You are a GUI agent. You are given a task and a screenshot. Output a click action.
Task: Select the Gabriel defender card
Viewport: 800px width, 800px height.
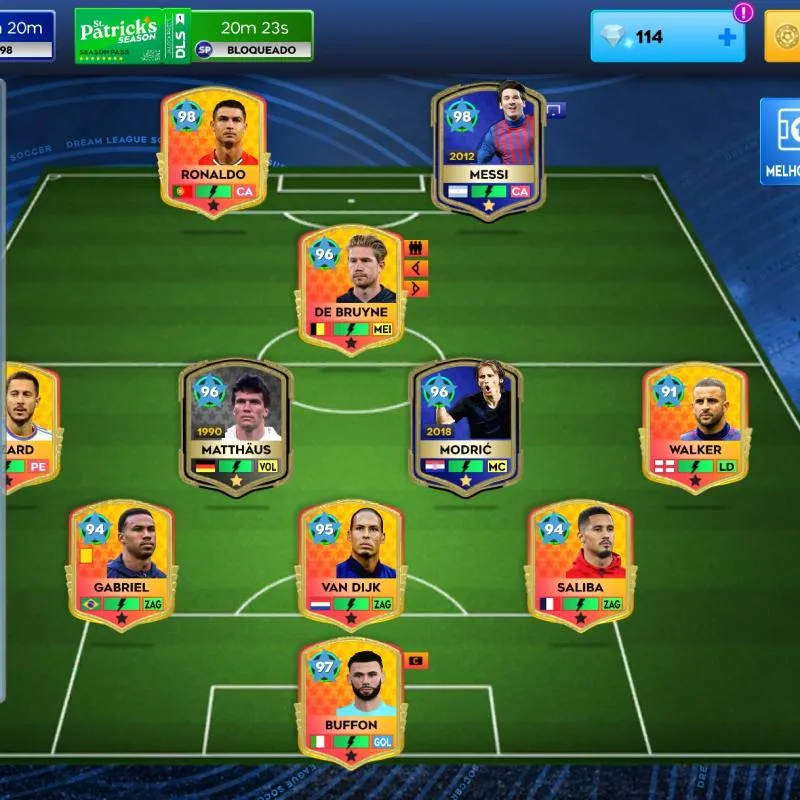[x=121, y=563]
